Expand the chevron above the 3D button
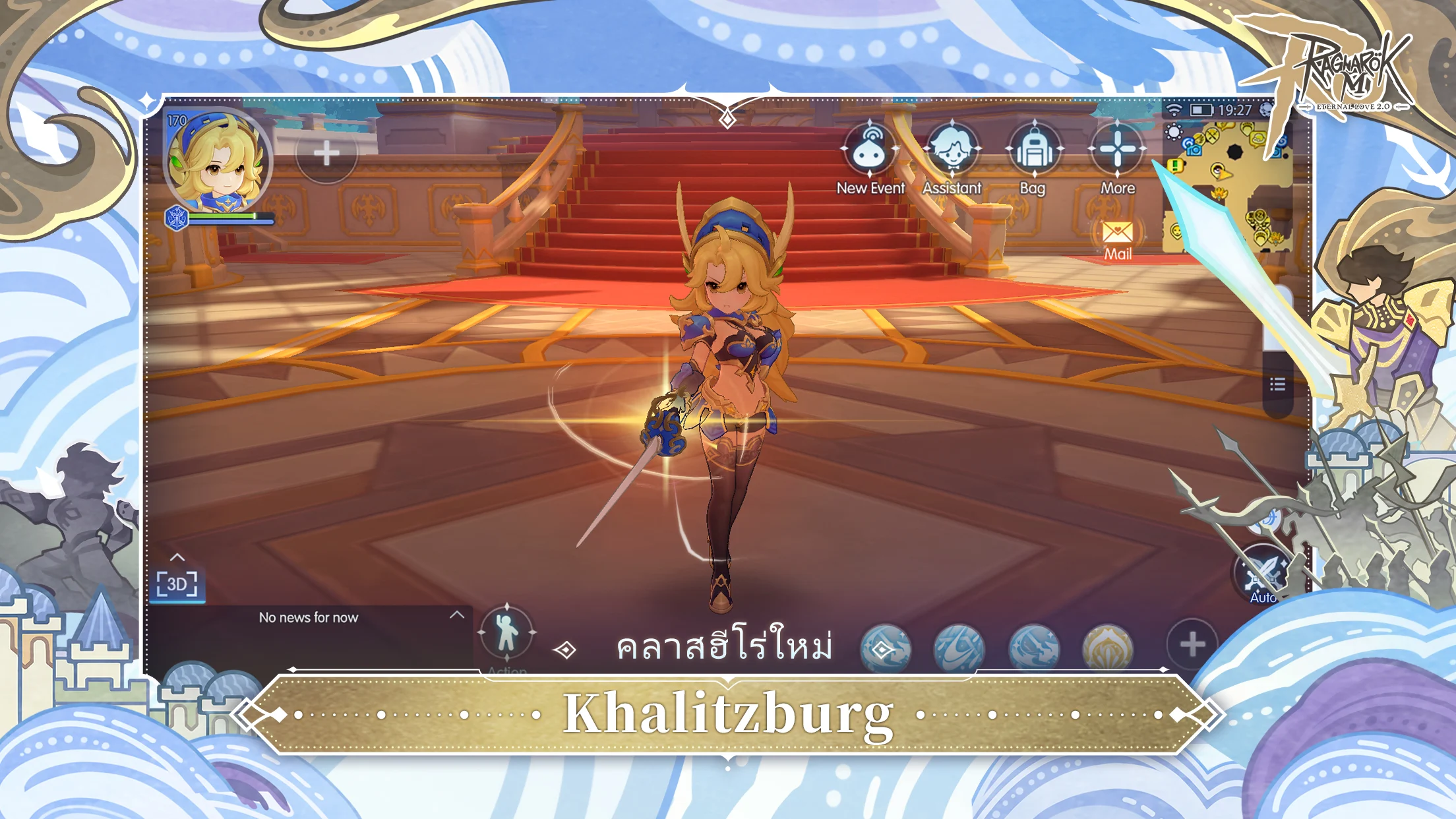Viewport: 1456px width, 819px height. (x=177, y=557)
